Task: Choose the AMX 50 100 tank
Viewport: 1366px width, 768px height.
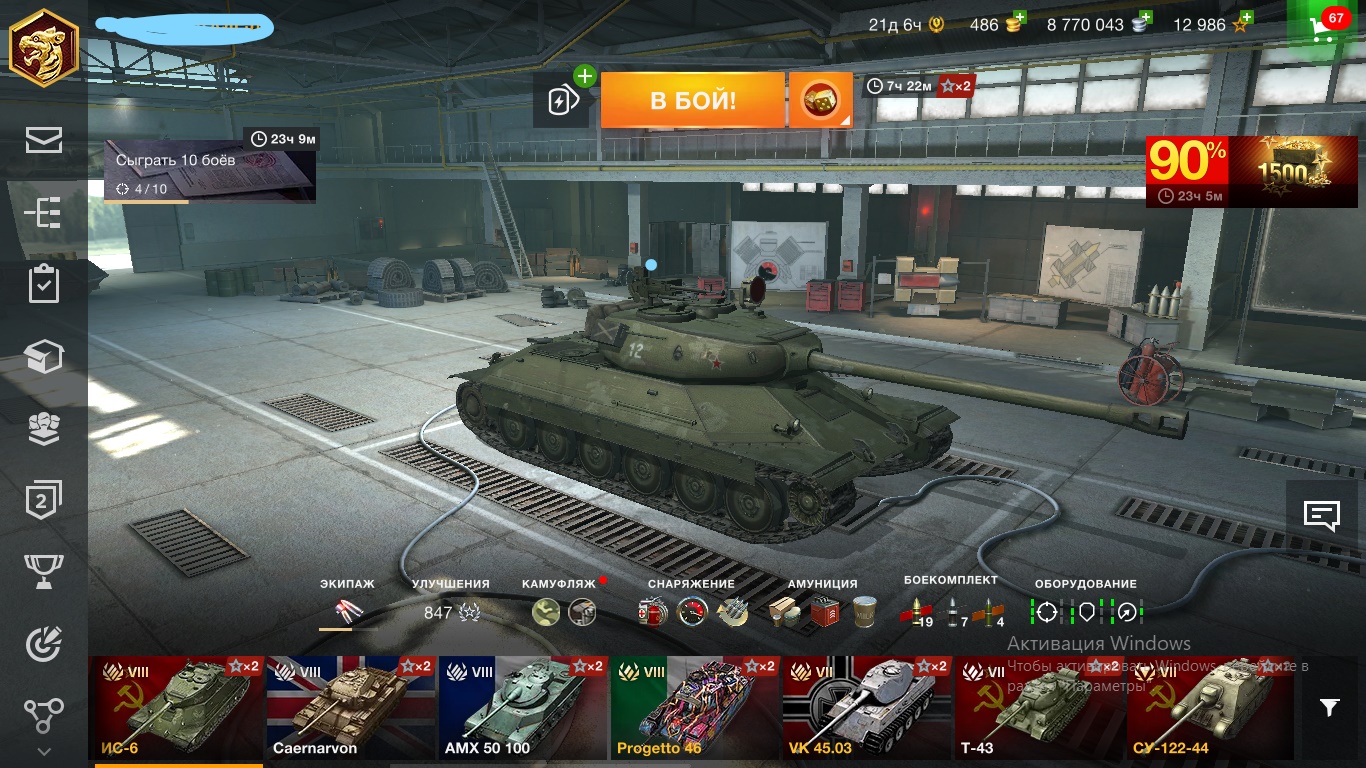Action: 521,706
